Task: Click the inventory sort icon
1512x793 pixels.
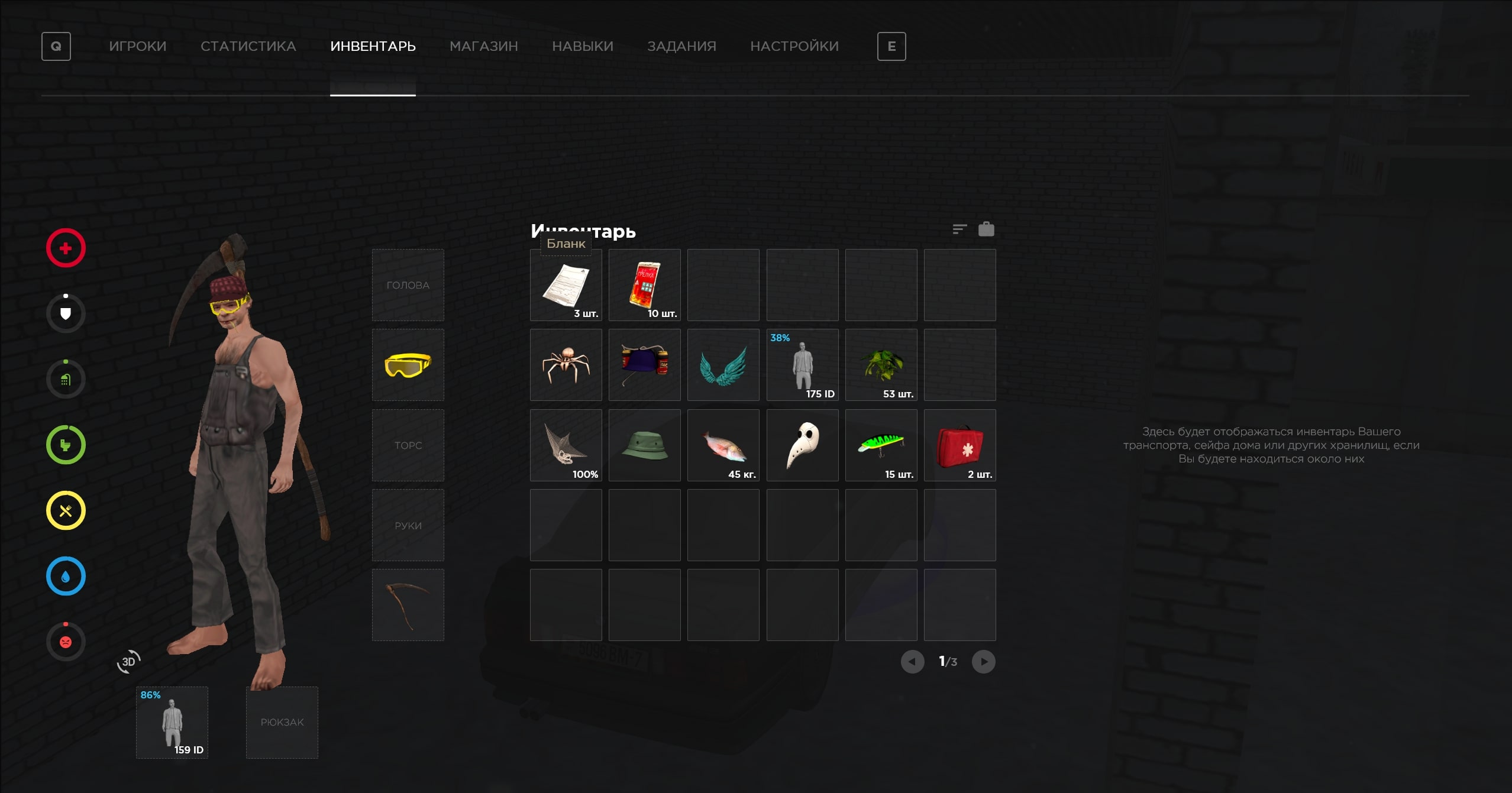Action: click(959, 229)
